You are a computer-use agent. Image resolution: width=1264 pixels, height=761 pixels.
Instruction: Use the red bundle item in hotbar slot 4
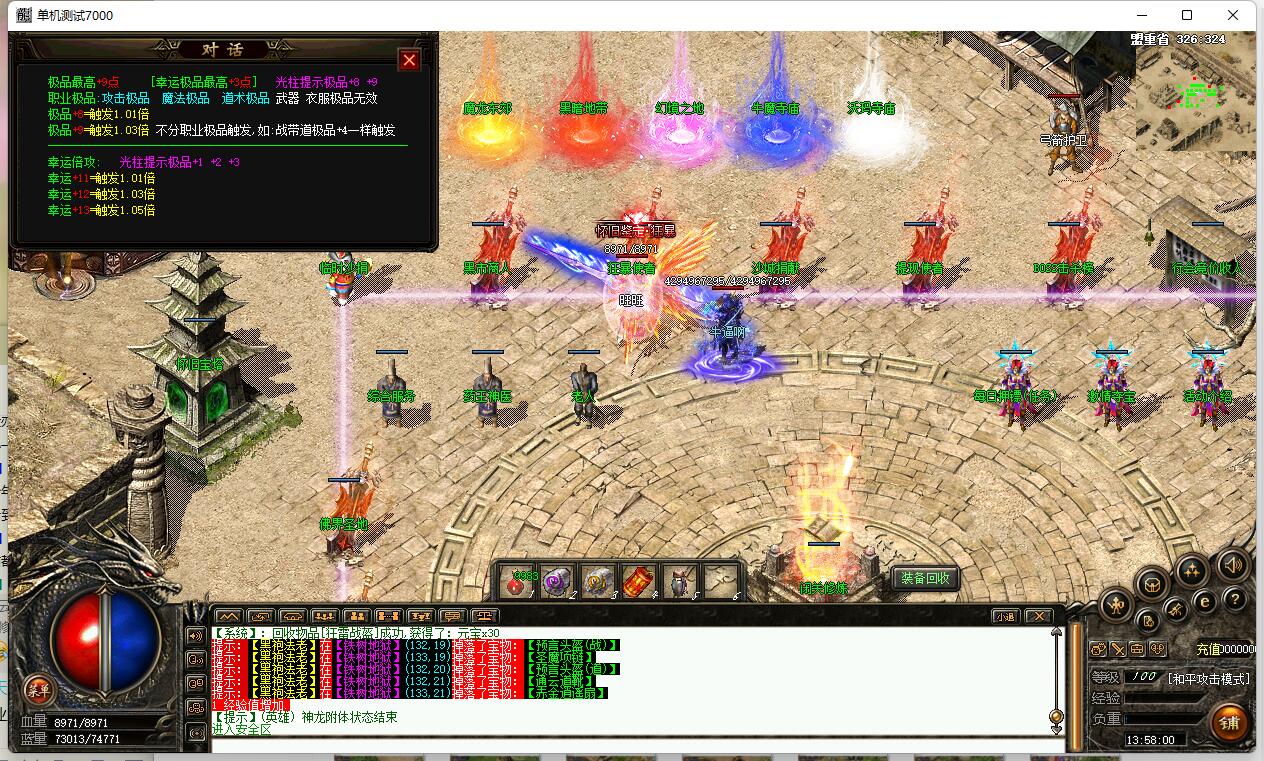[x=638, y=581]
